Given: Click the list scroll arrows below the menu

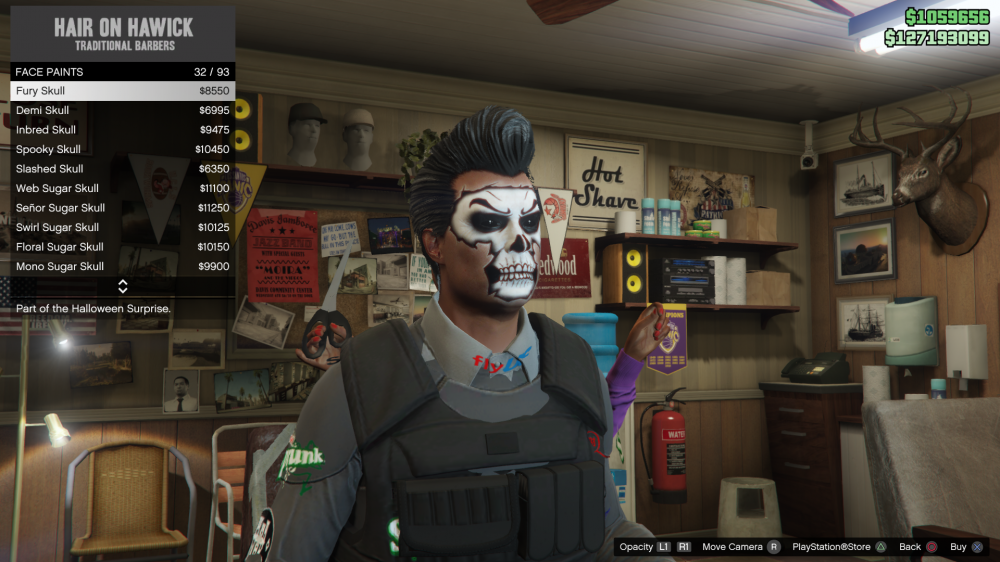Looking at the screenshot, I should coord(123,287).
